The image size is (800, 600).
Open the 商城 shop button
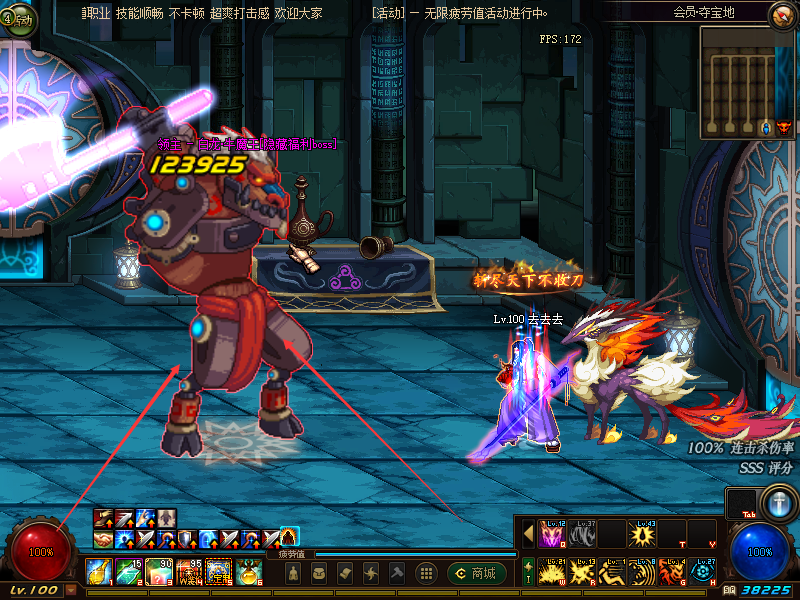(x=475, y=573)
